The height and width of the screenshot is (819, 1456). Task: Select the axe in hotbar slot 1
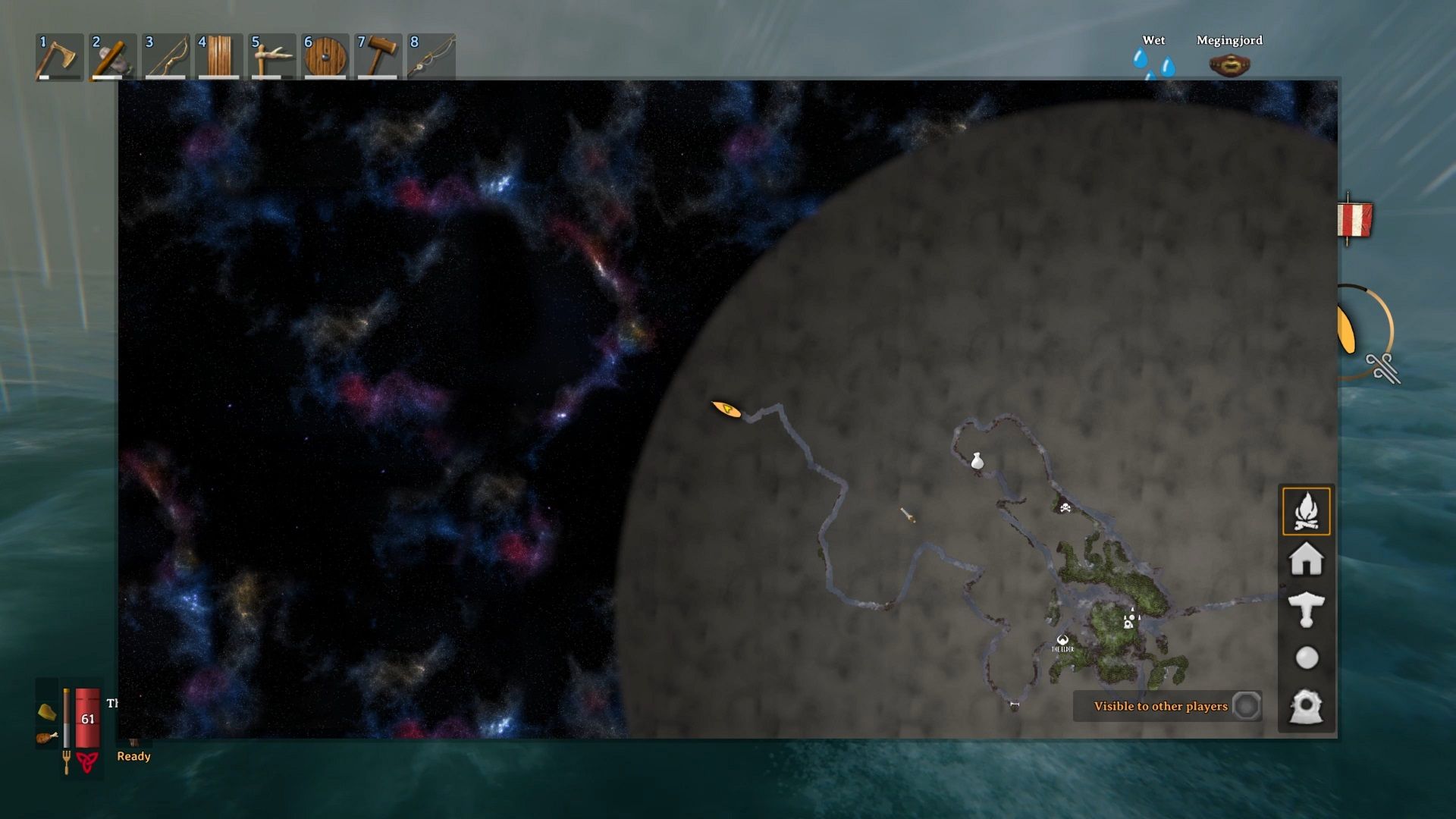pos(59,57)
